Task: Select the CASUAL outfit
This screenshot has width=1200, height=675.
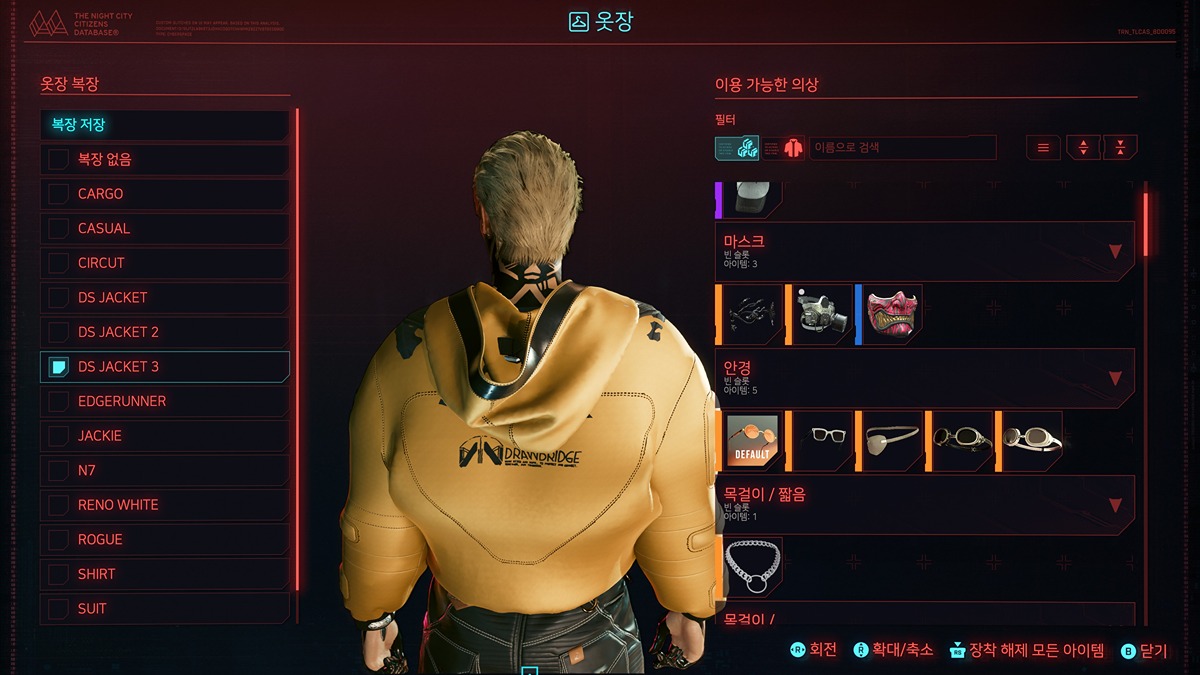Action: (x=165, y=229)
